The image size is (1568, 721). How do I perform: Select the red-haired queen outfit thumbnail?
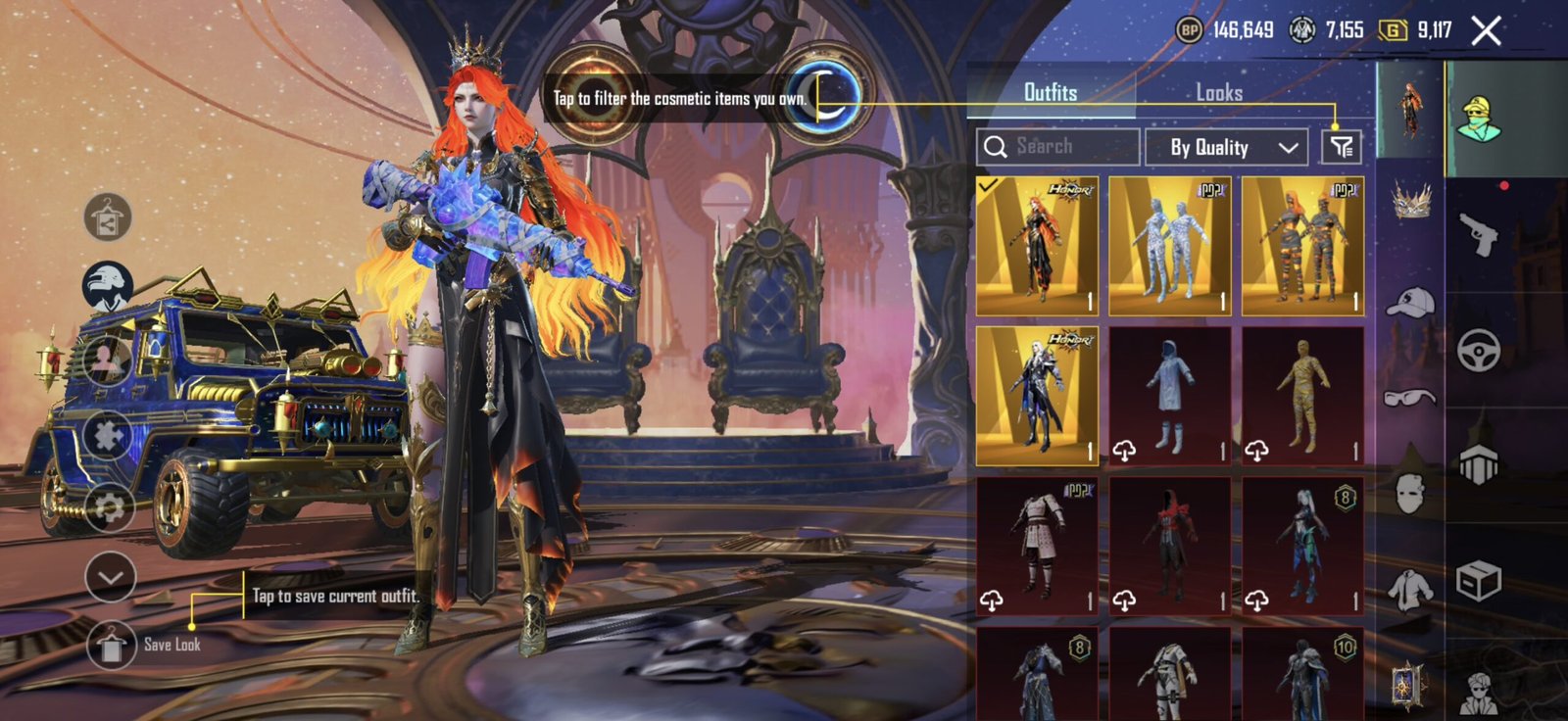click(1037, 246)
